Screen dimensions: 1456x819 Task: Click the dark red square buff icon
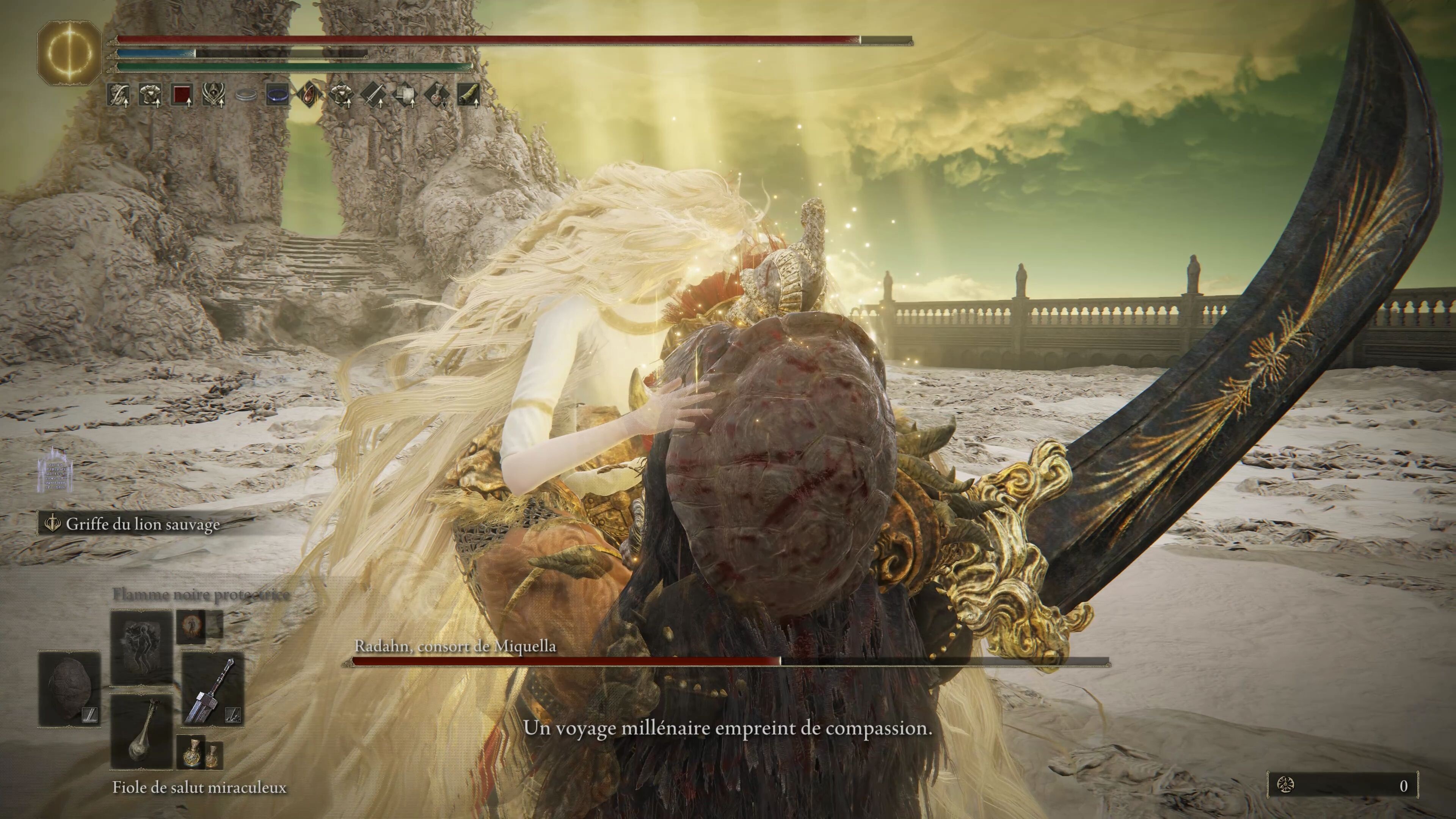pos(182,95)
